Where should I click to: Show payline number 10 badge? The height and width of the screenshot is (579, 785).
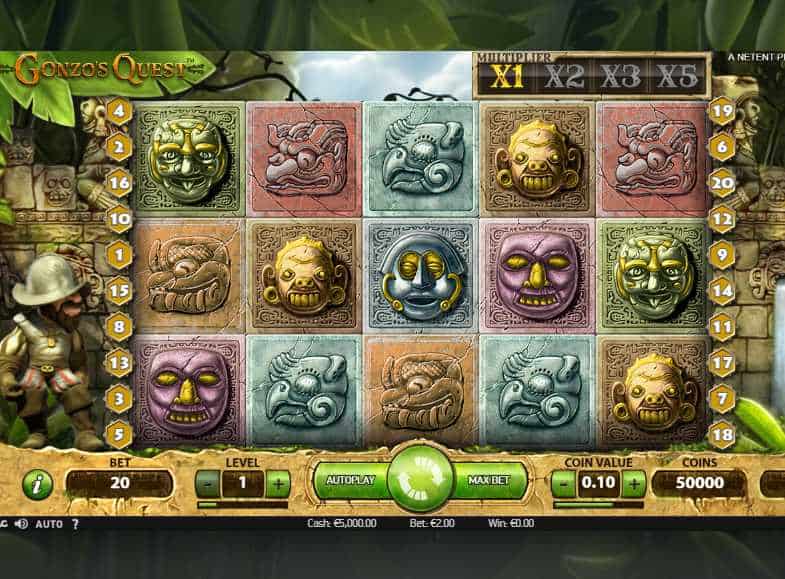point(120,218)
